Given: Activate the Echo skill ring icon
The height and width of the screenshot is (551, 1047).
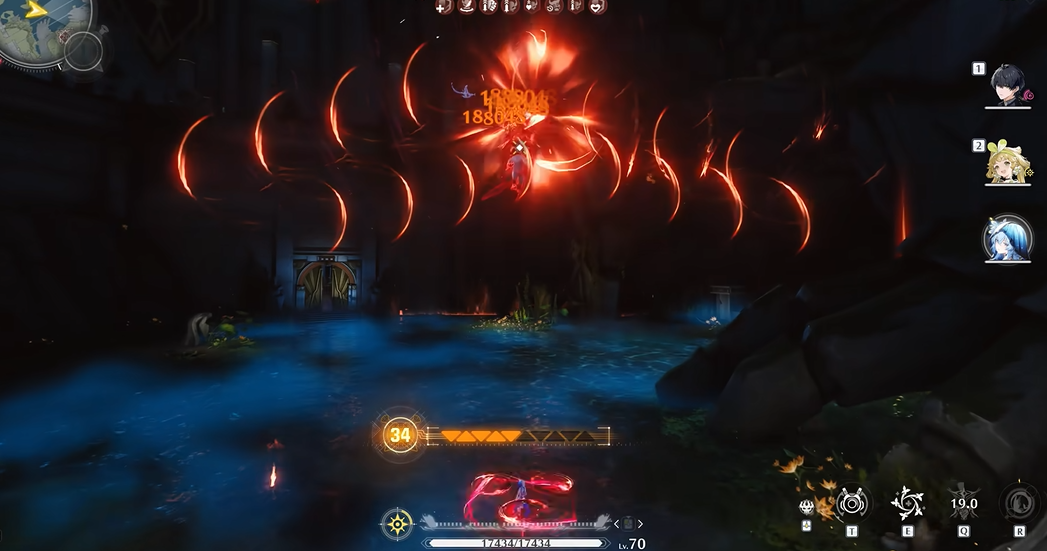Looking at the screenshot, I should 851,503.
